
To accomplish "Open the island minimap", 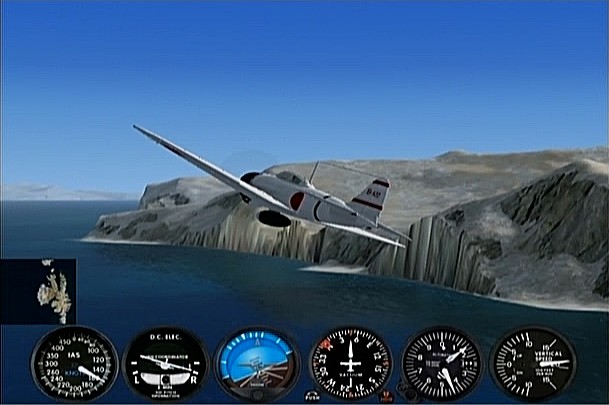I will click(x=38, y=291).
